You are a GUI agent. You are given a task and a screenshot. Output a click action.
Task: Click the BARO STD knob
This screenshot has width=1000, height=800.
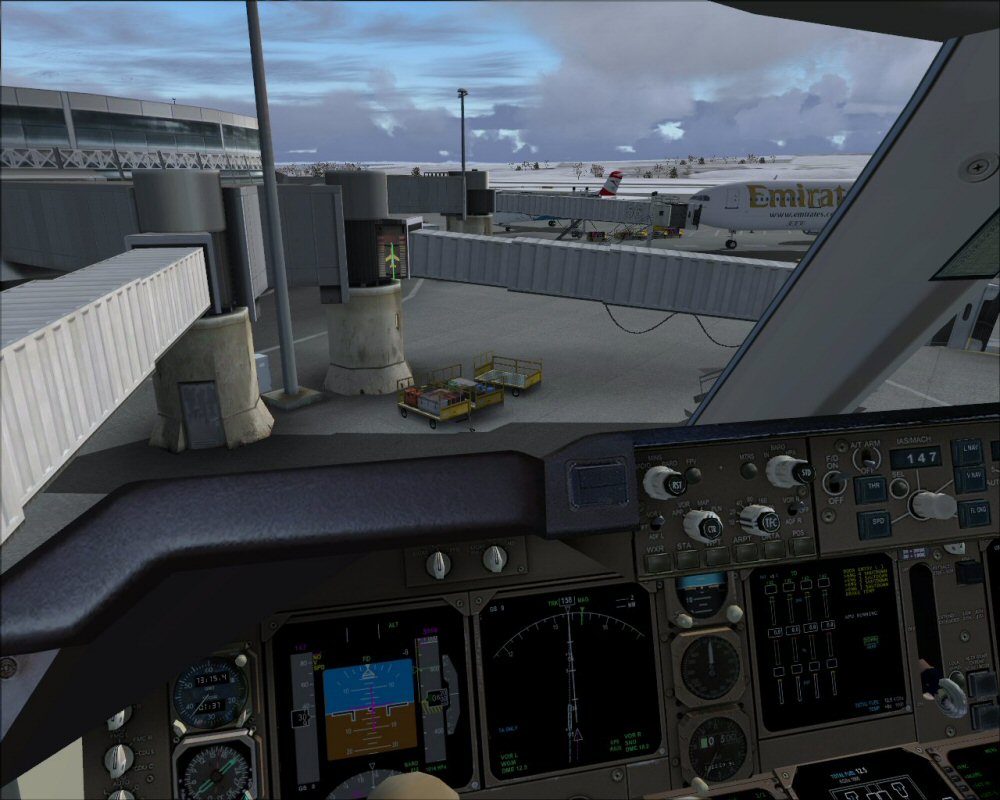(x=790, y=470)
